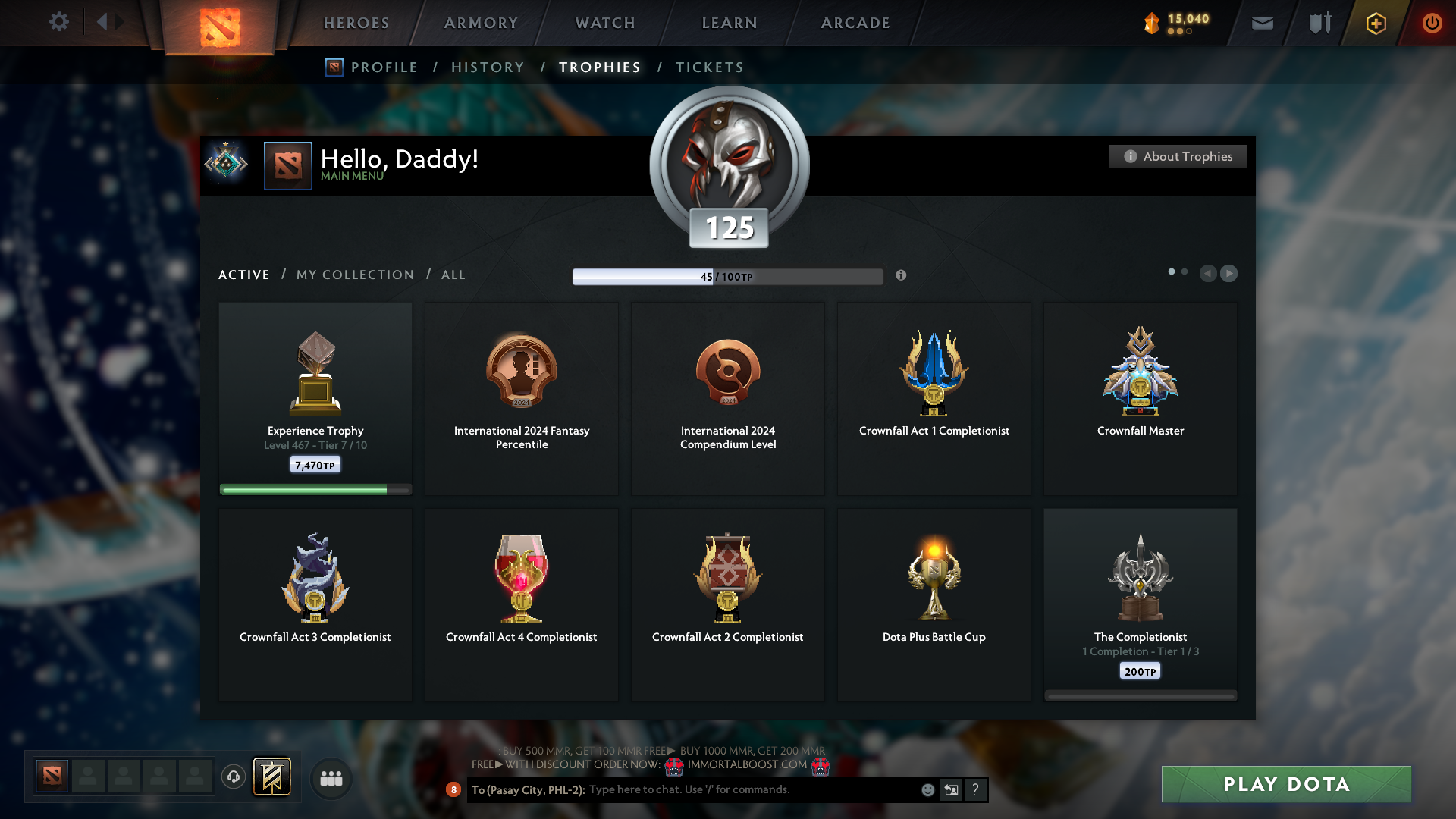This screenshot has width=1456, height=819.
Task: Click the left pagination arrow near trophy dots
Action: (1208, 274)
